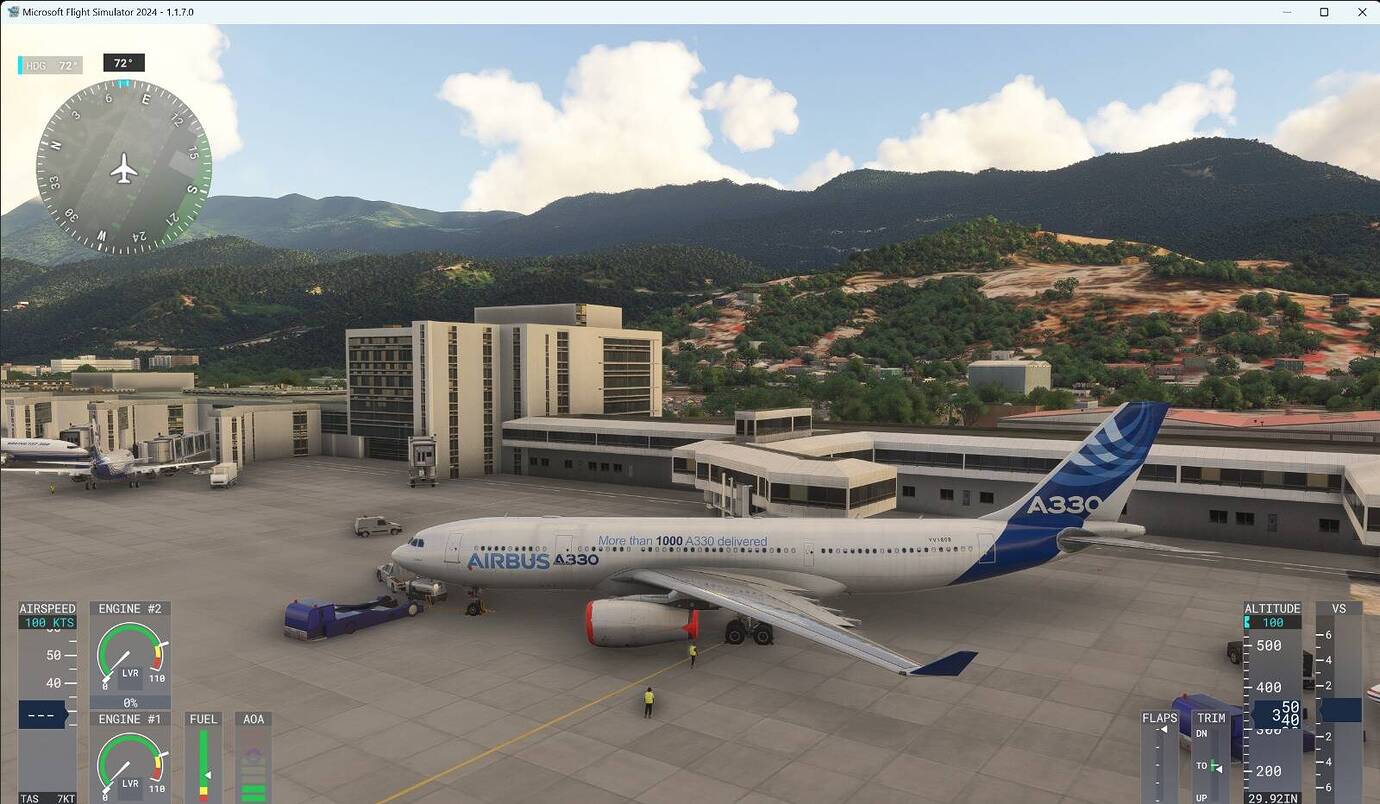Select the aircraft symbol inside the compass
Screen dimensions: 1380x804
(122, 170)
